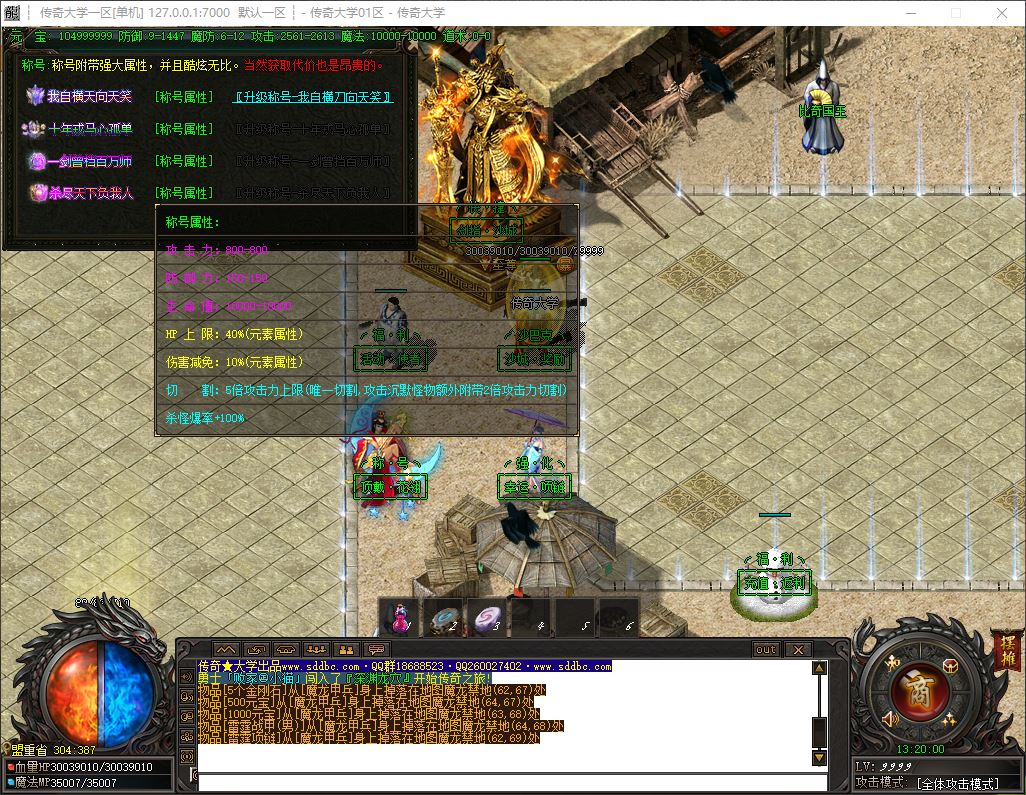Use the purple swirl item in slot 3
The width and height of the screenshot is (1026, 795).
(x=488, y=617)
